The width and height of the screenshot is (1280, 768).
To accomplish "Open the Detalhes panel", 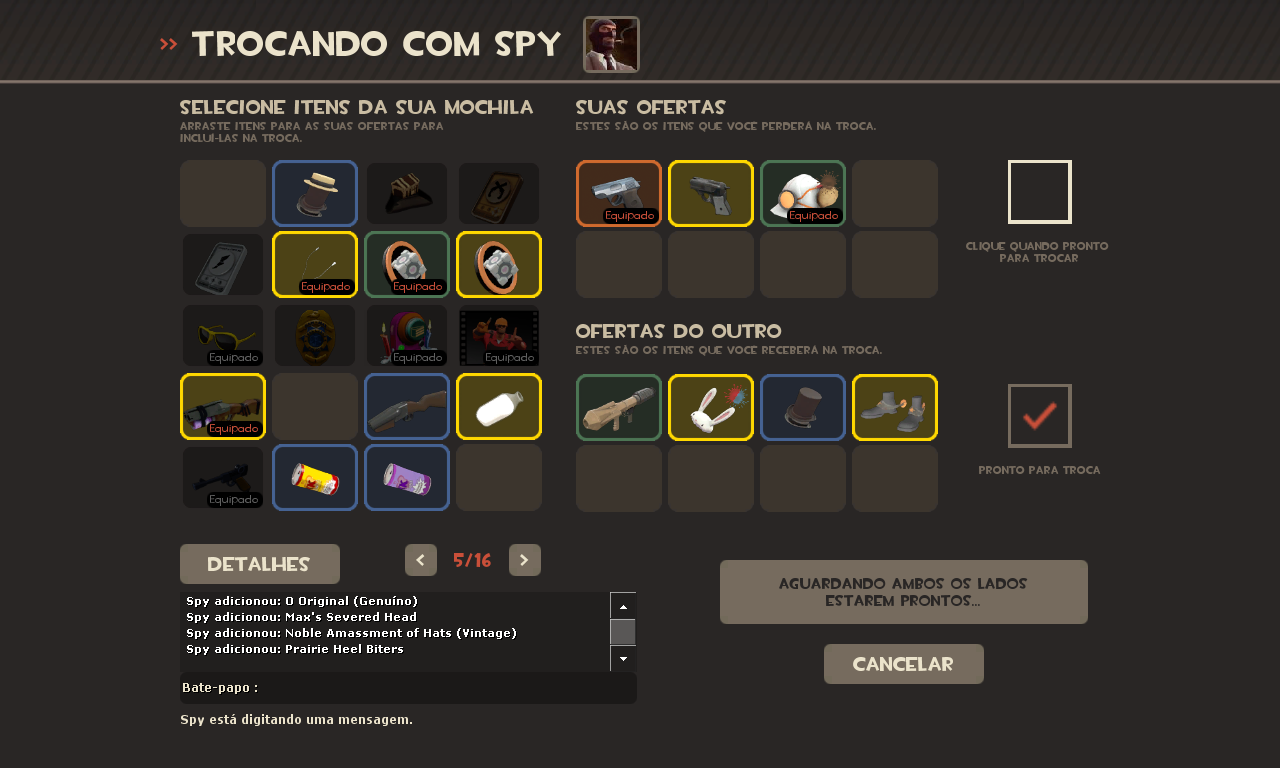I will tap(260, 564).
